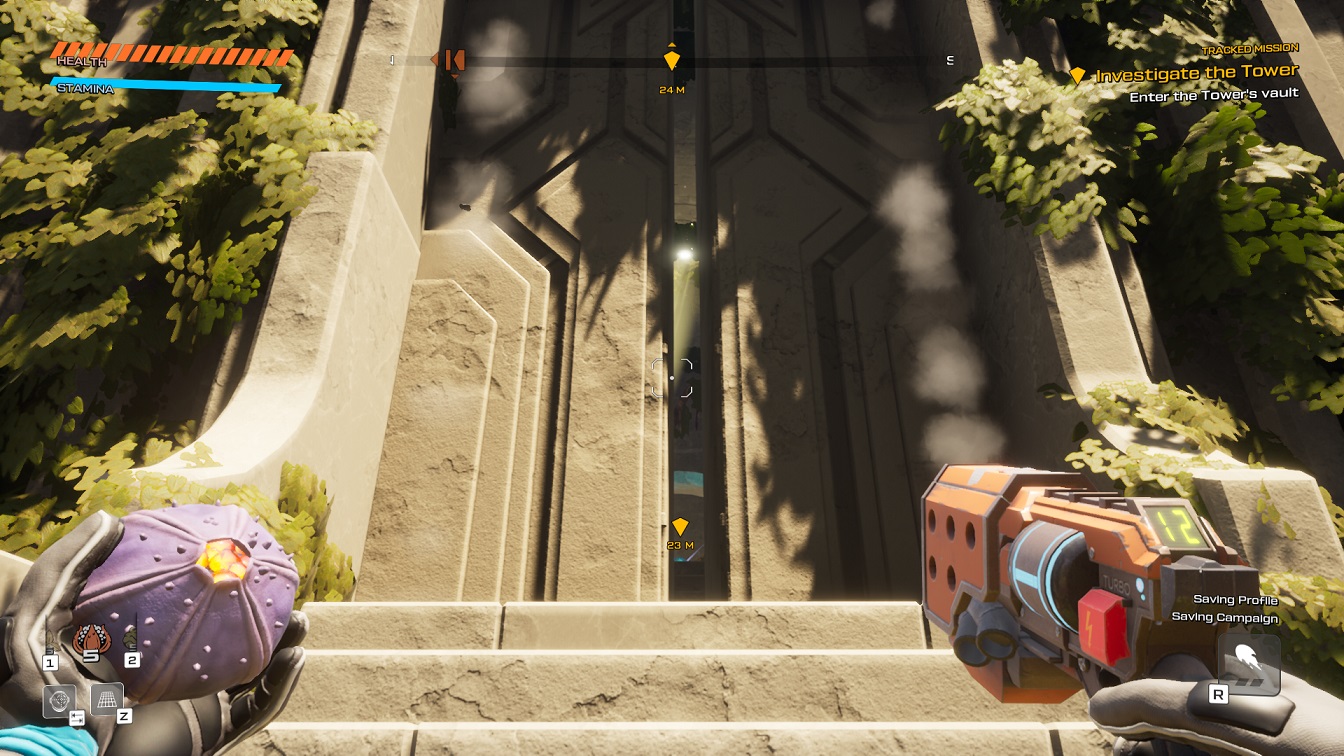Viewport: 1344px width, 756px height.
Task: Click the objective marker on the compass bar
Action: point(671,60)
